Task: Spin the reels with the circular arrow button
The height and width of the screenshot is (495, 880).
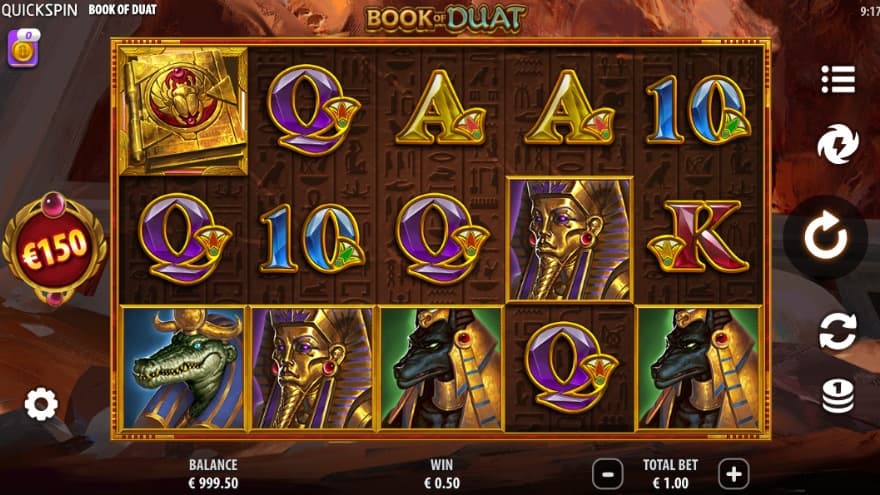Action: coord(826,237)
